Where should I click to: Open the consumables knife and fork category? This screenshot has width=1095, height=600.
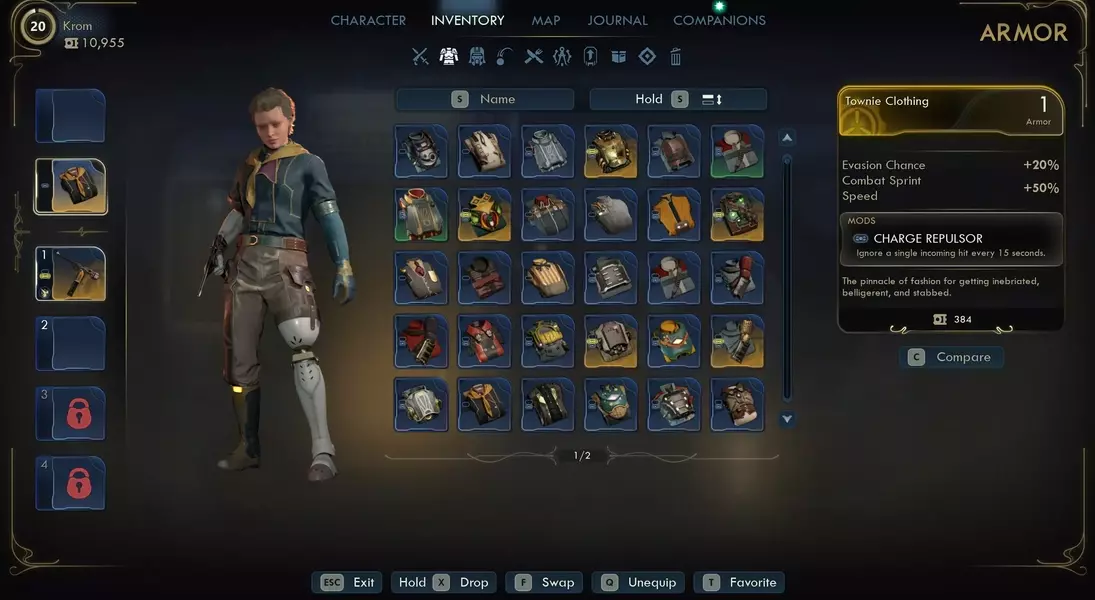point(534,57)
